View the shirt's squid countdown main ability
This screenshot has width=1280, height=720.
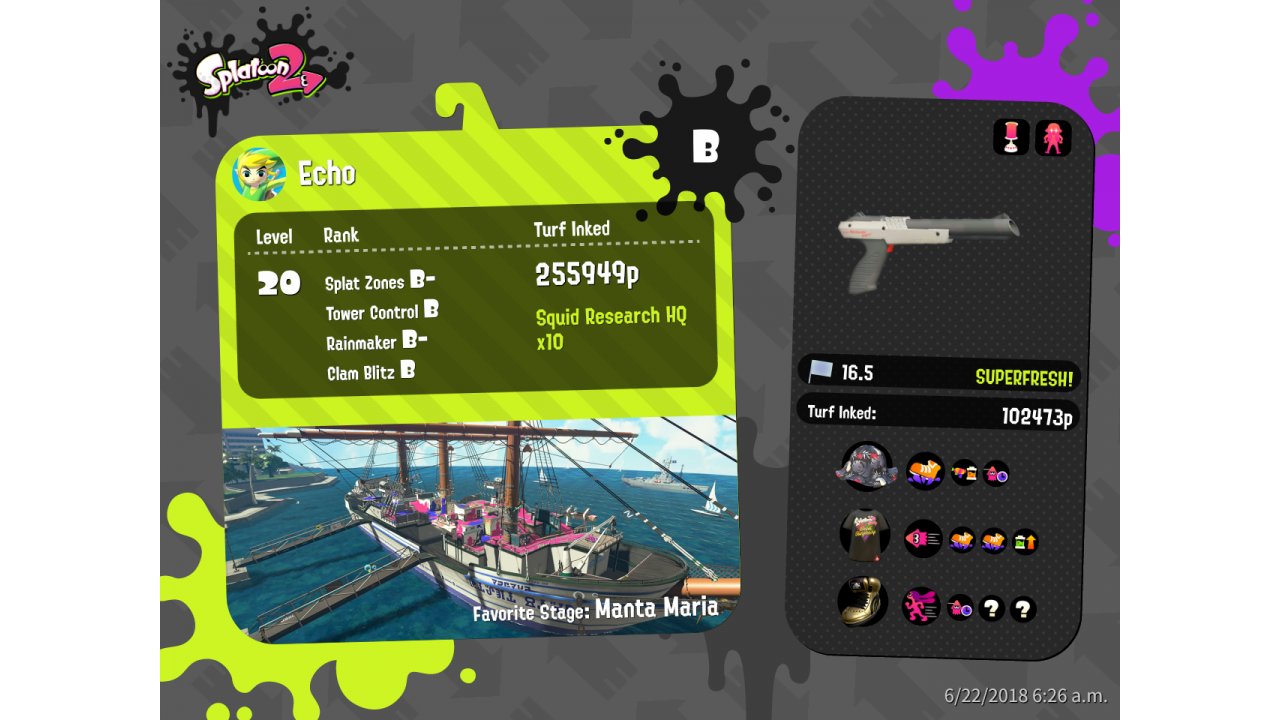point(923,539)
